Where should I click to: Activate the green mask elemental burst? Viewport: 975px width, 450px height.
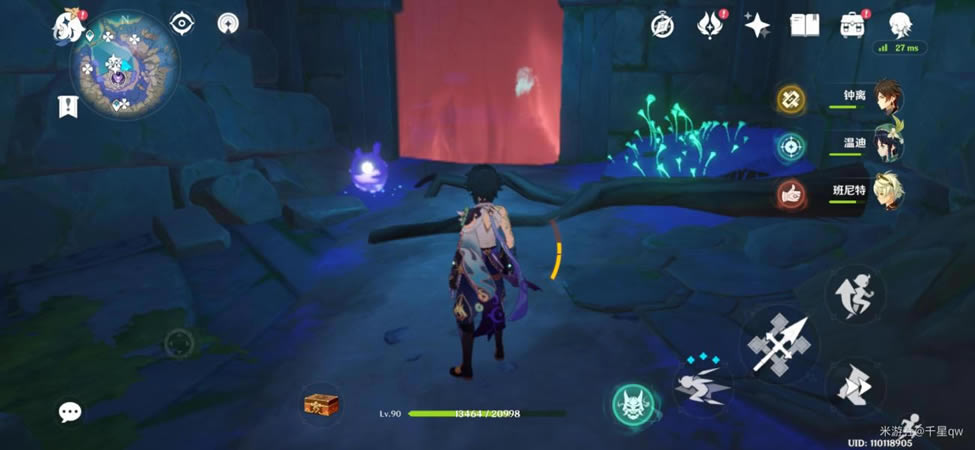coord(634,403)
